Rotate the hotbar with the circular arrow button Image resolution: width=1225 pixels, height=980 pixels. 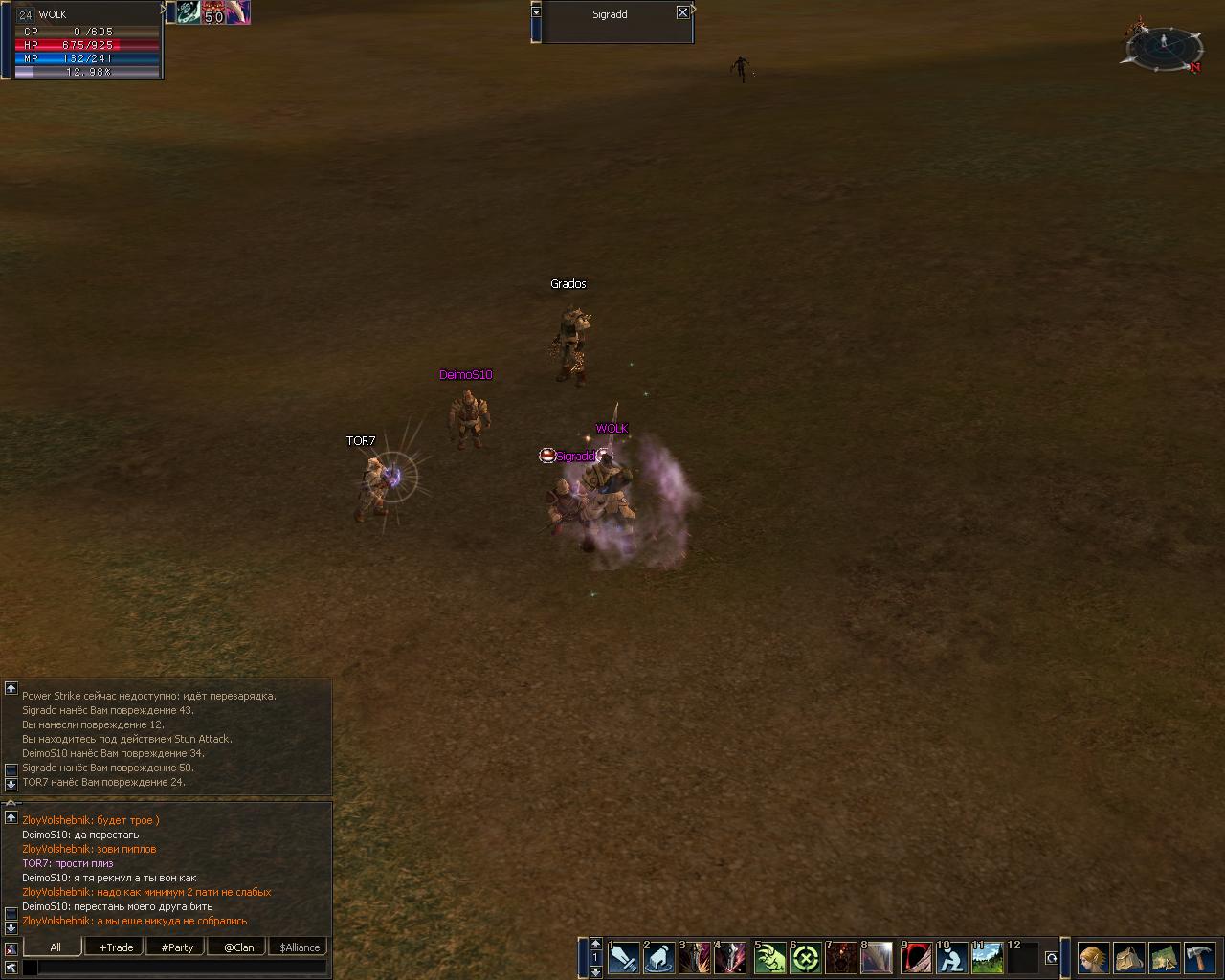[x=1052, y=957]
